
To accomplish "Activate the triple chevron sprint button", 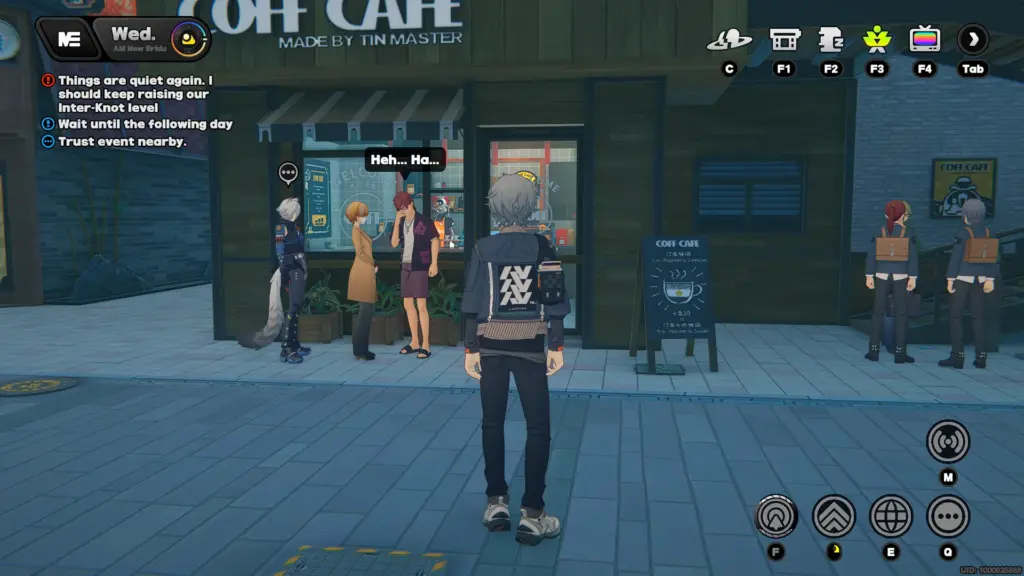I will [x=833, y=516].
